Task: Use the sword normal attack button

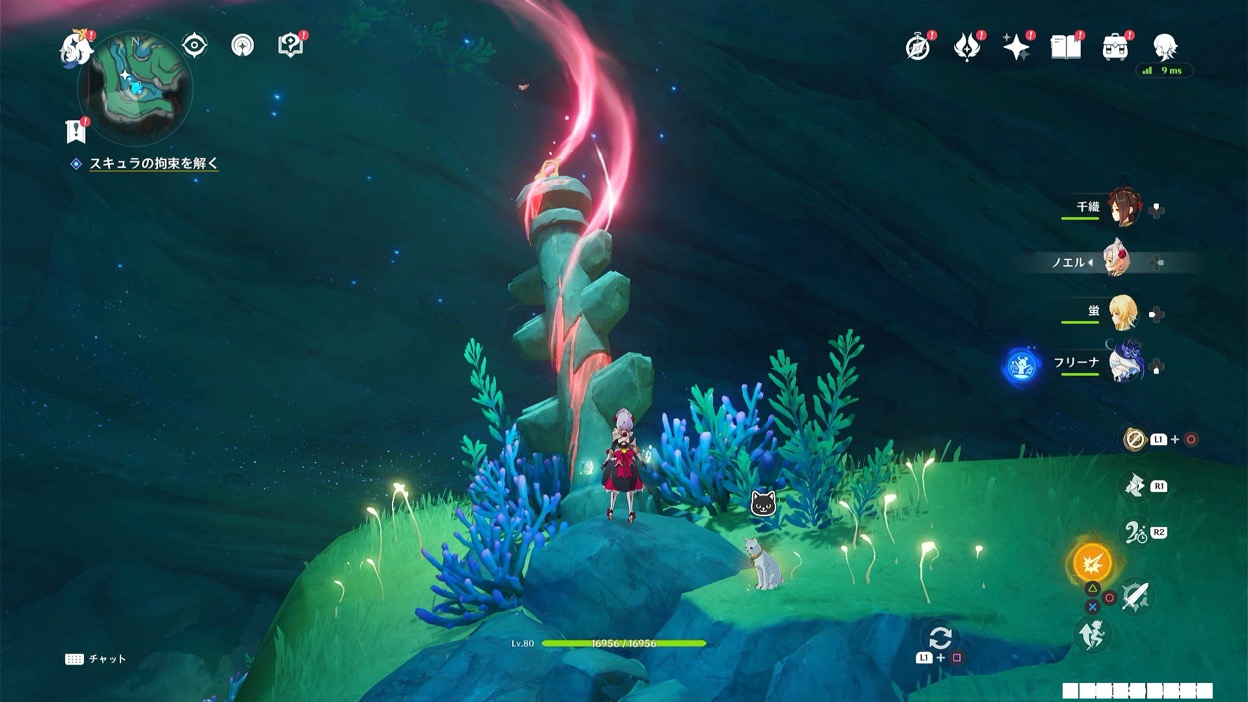Action: click(x=1137, y=597)
